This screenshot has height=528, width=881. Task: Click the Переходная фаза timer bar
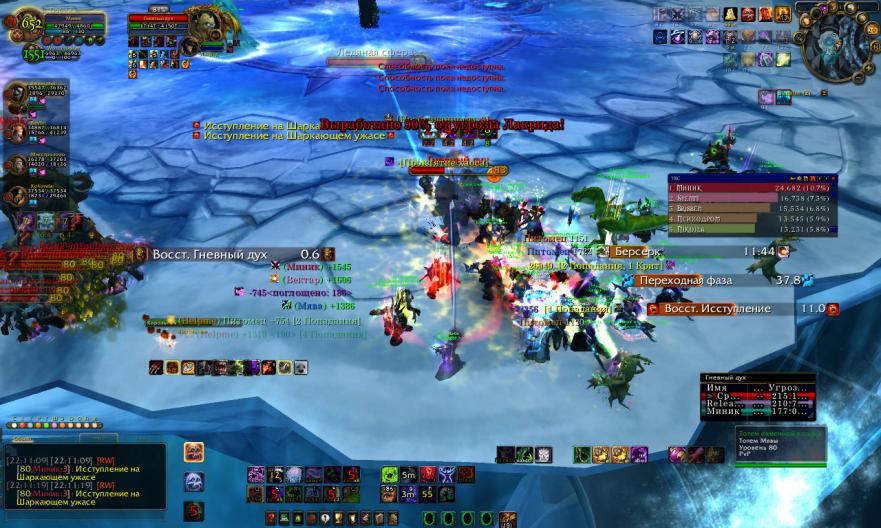coord(722,281)
